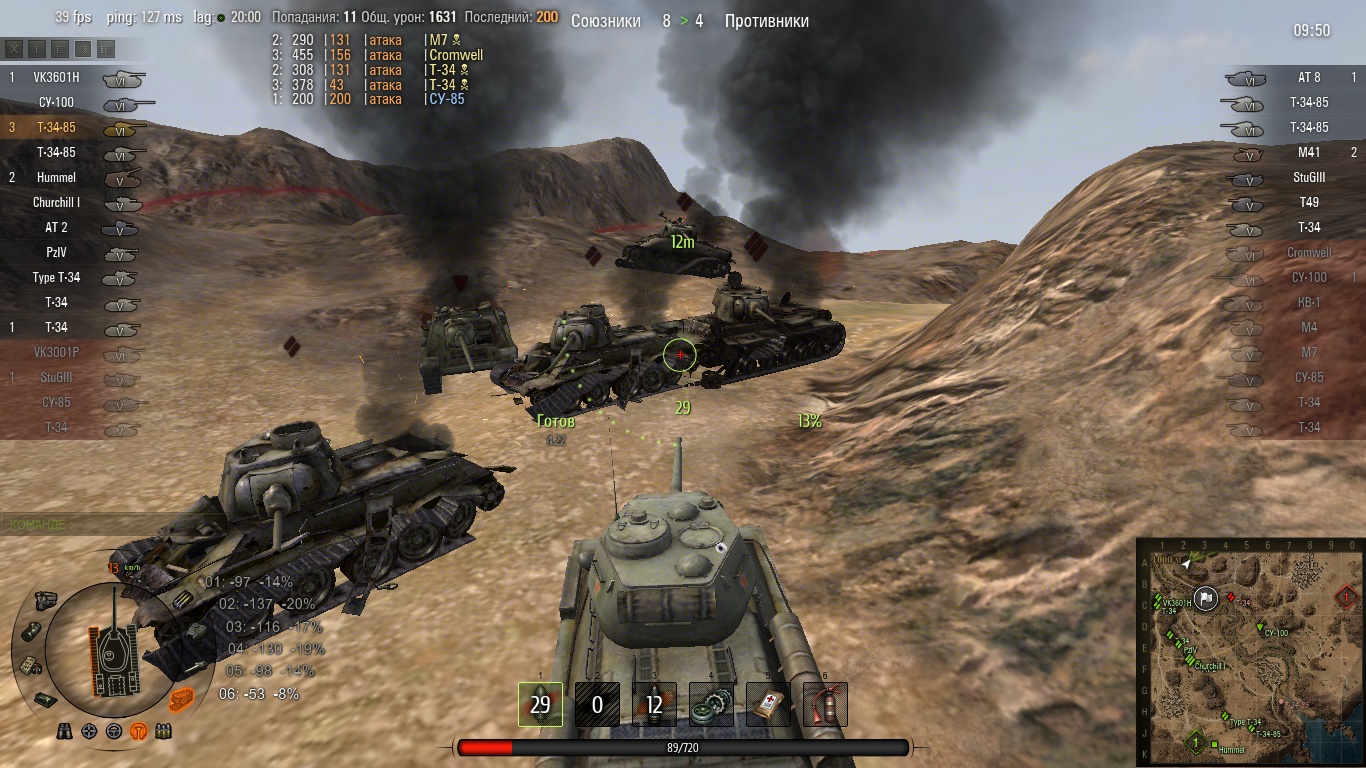The image size is (1366, 768).
Task: Hide the player panel with X button
Action: [14, 48]
